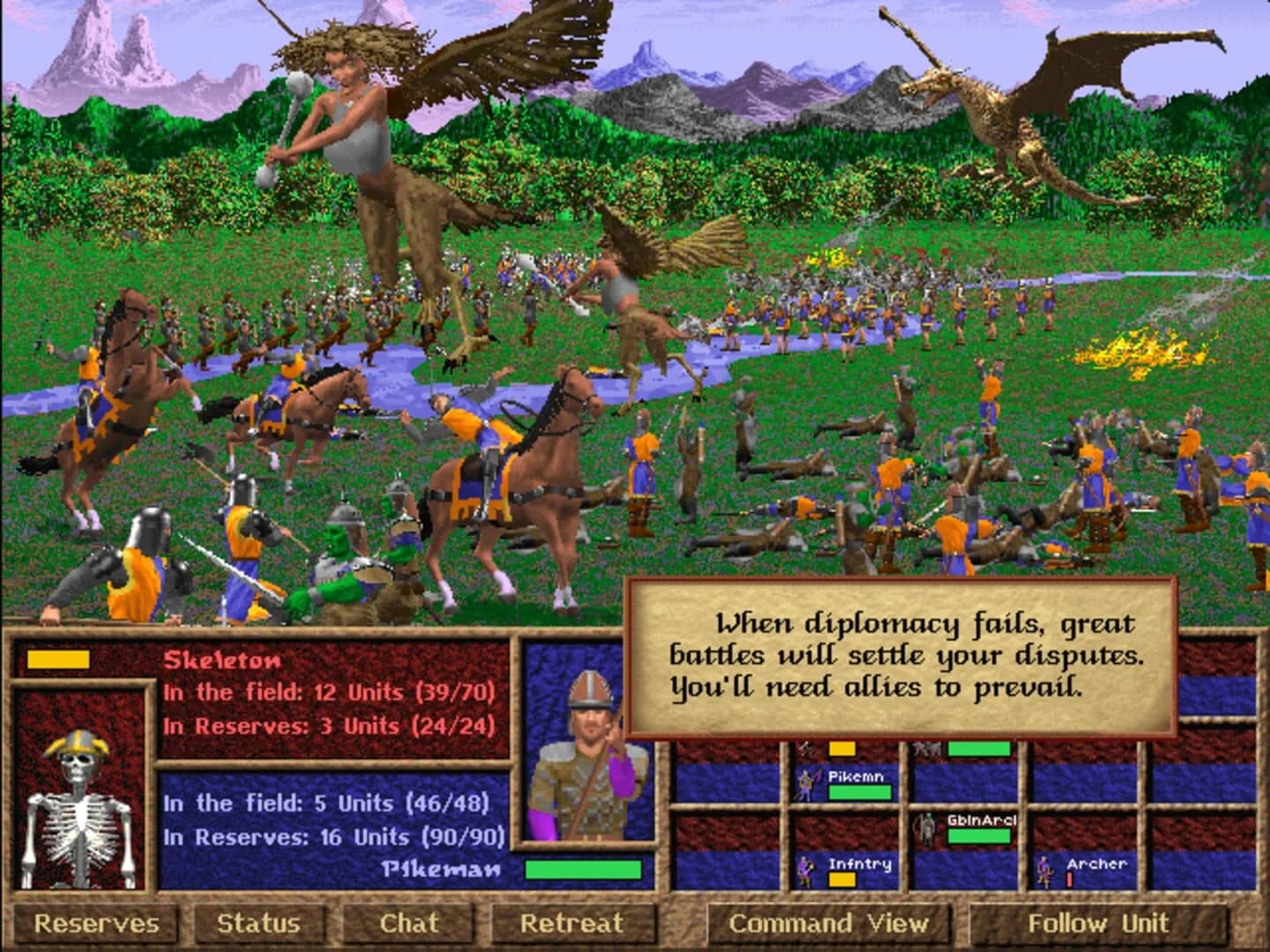1270x952 pixels.
Task: Click the red health bar under Archer
Action: [x=1069, y=881]
